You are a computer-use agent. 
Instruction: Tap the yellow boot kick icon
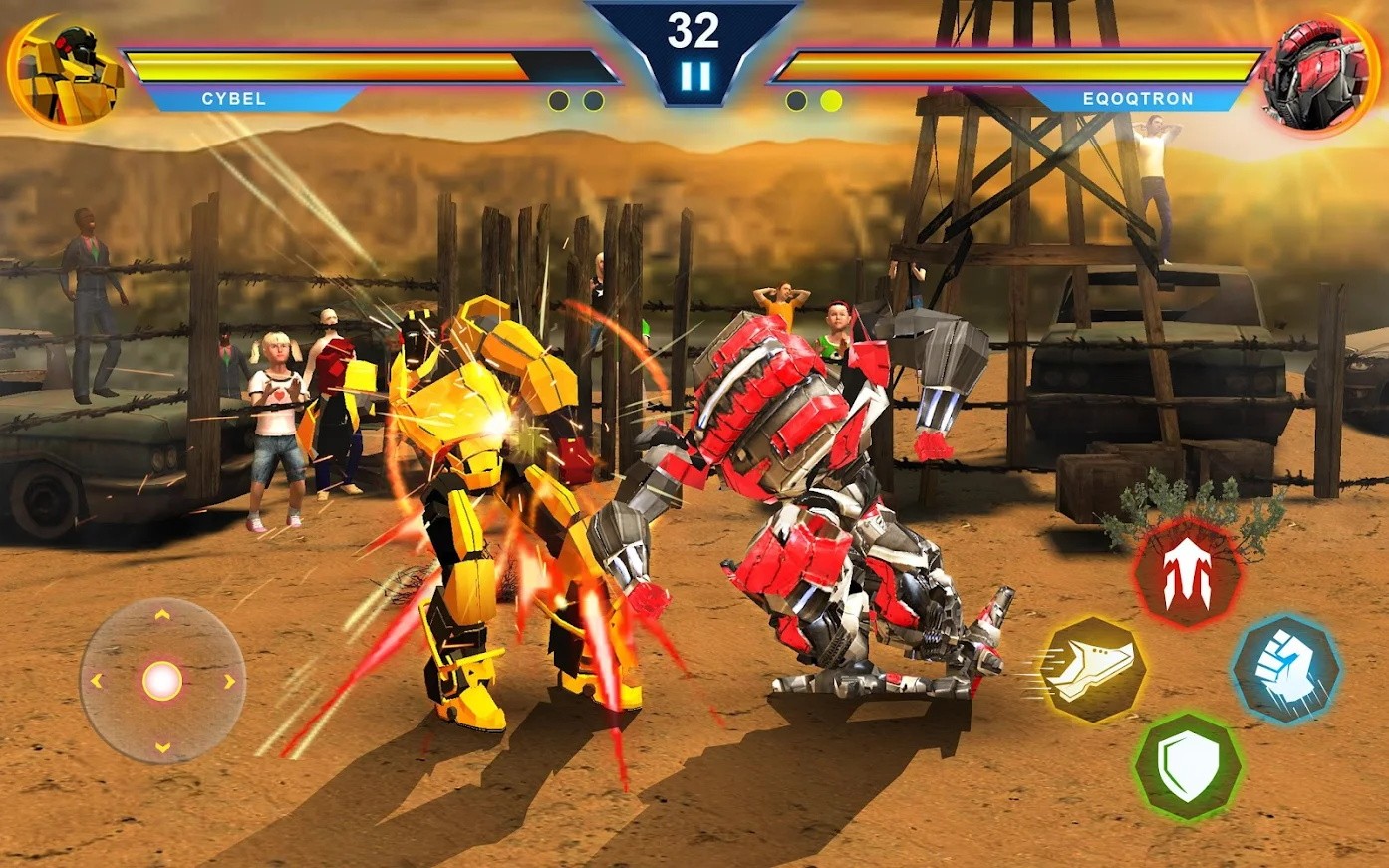1092,671
